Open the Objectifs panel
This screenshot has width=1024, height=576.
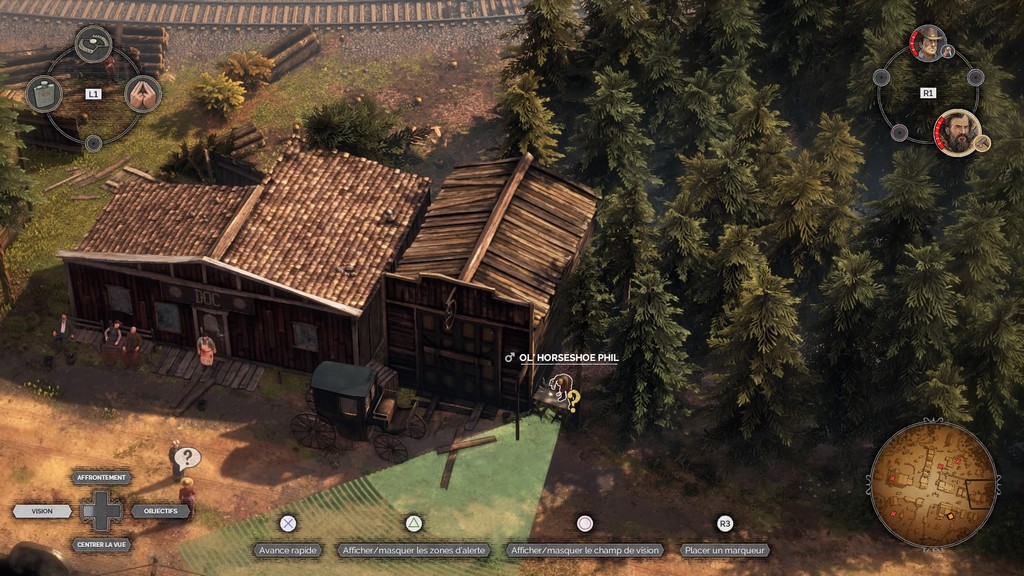(160, 511)
